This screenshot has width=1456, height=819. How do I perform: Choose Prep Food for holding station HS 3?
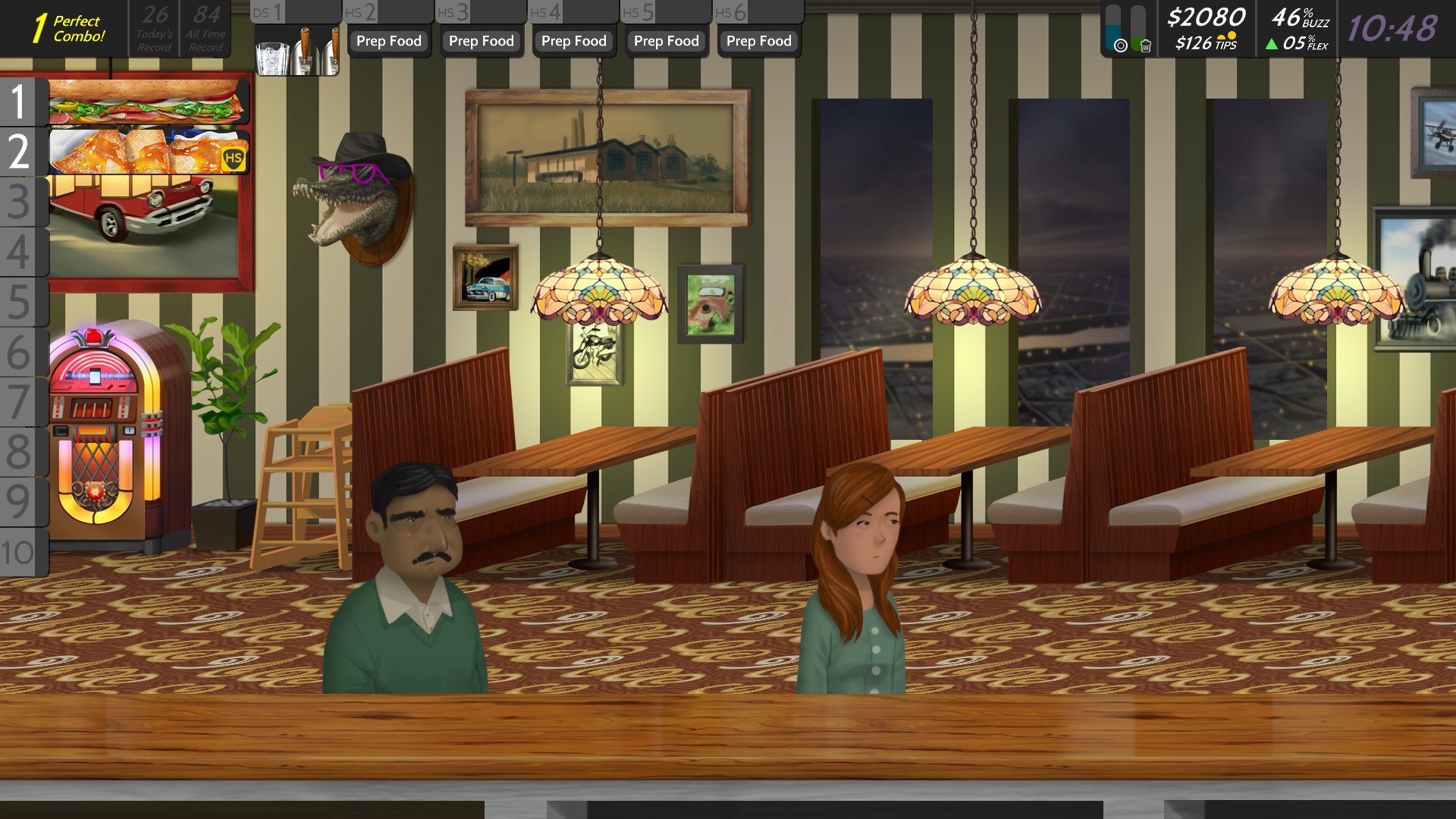click(x=482, y=41)
